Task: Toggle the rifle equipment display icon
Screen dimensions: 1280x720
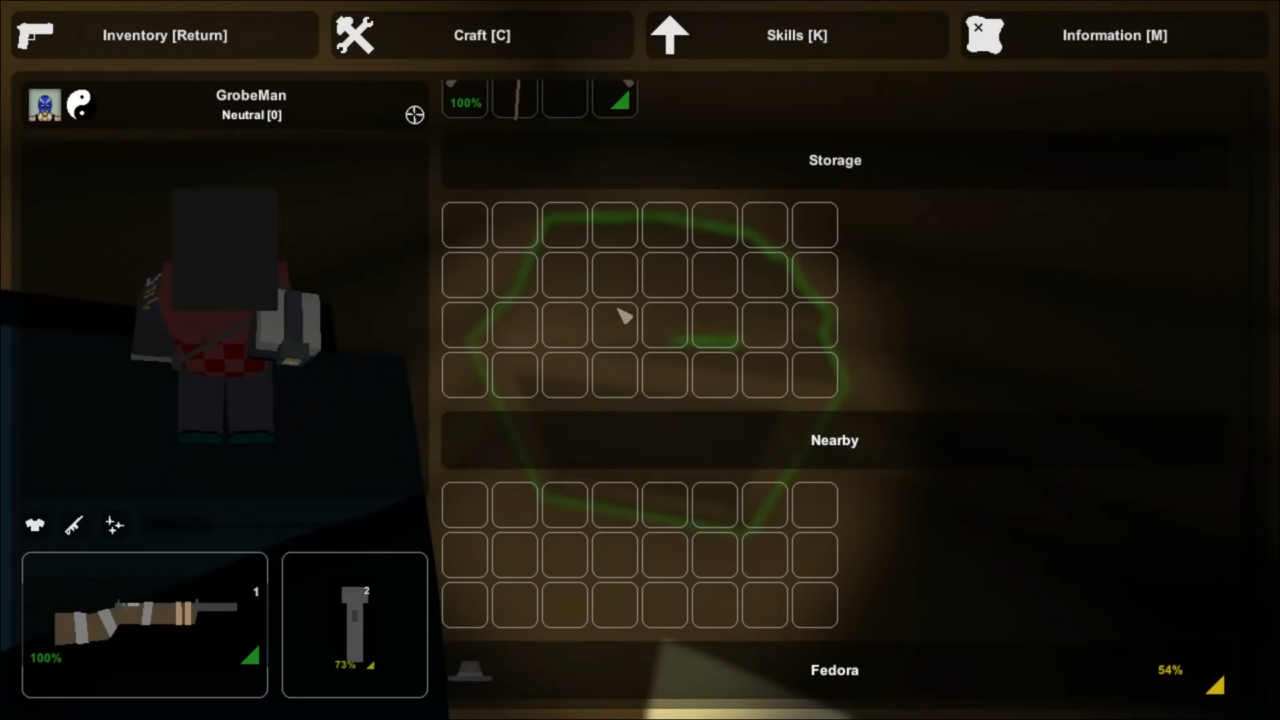Action: tap(74, 525)
